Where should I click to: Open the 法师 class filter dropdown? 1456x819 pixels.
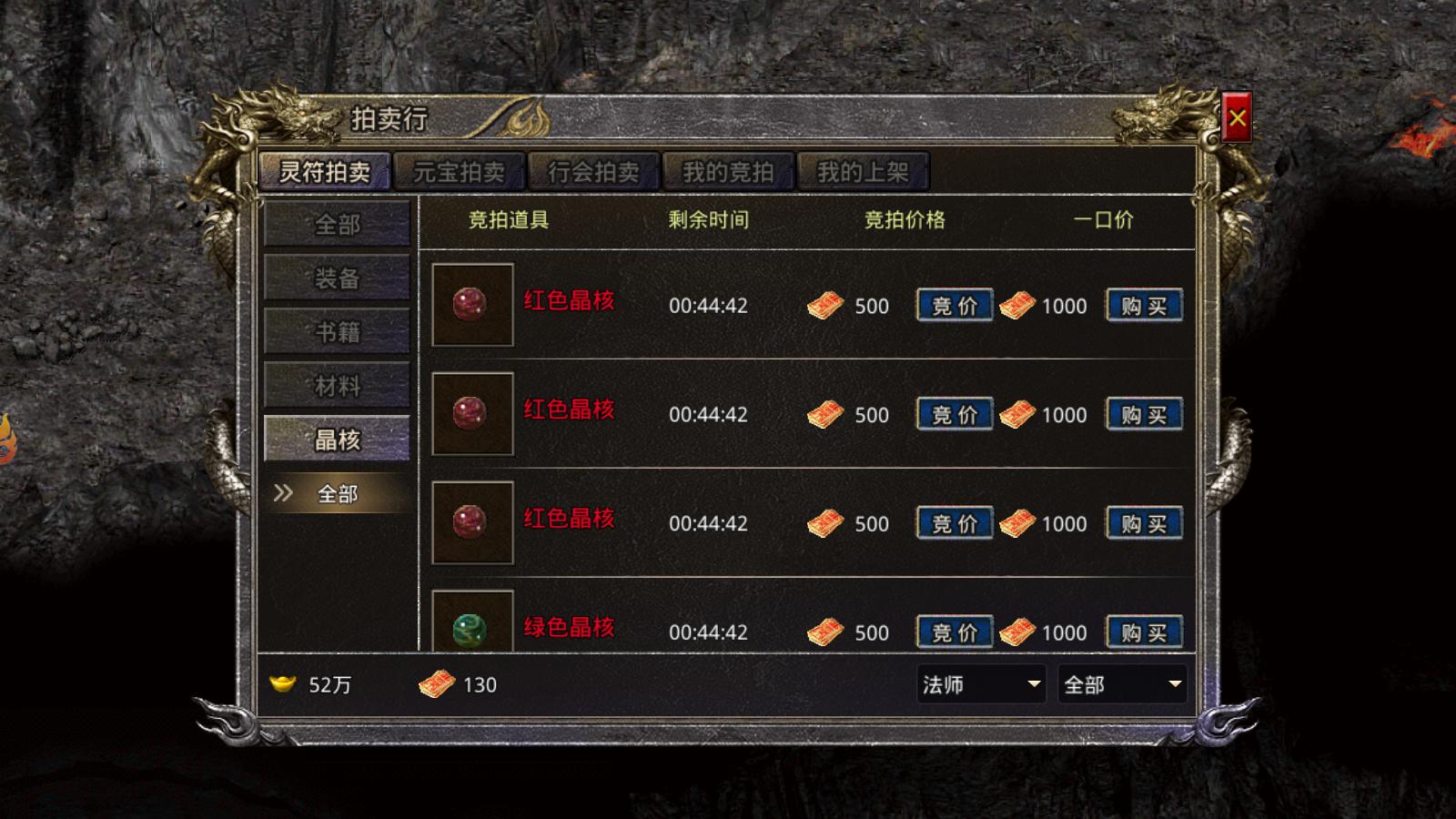[979, 685]
